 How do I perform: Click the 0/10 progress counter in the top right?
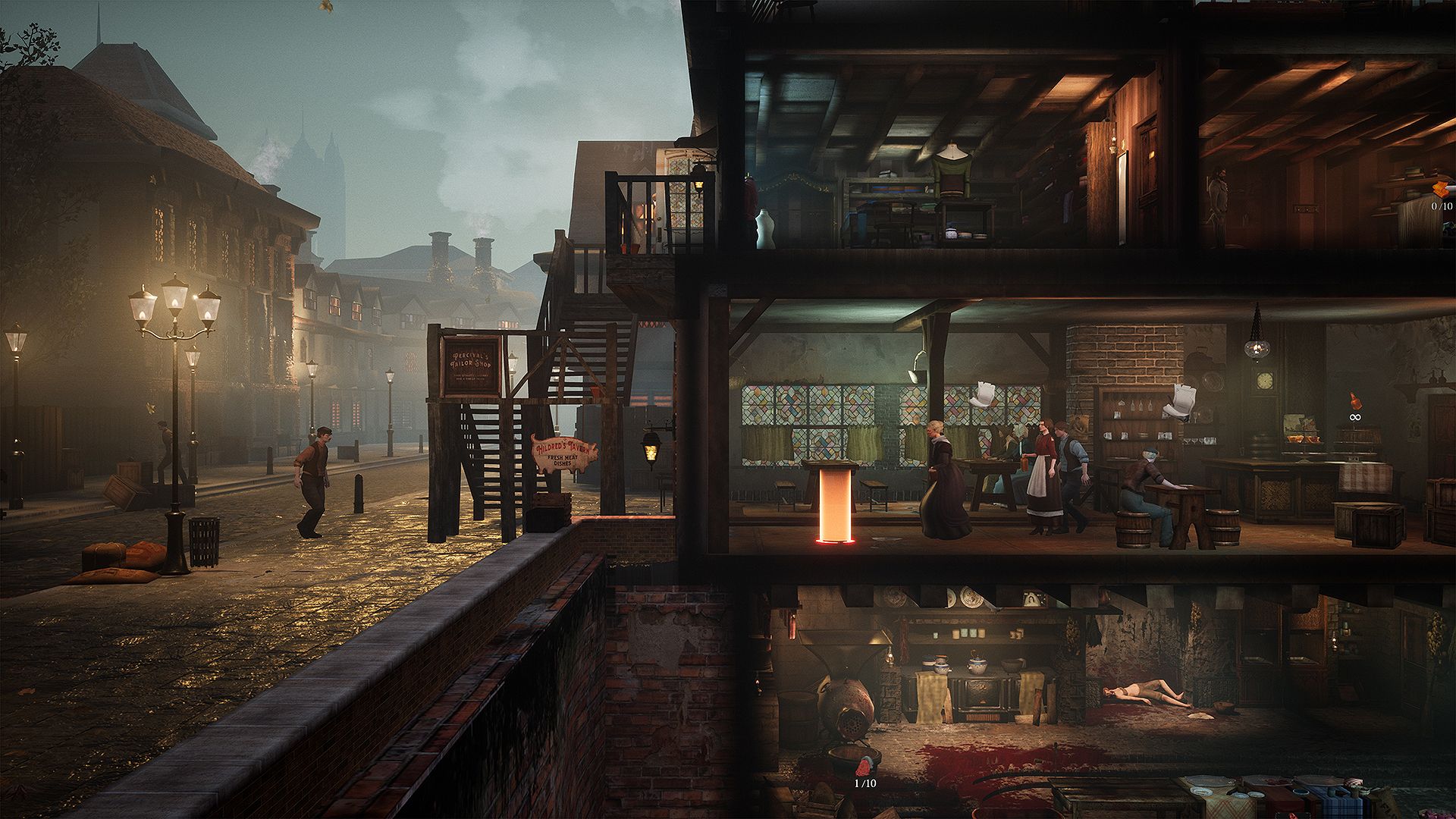[1442, 206]
